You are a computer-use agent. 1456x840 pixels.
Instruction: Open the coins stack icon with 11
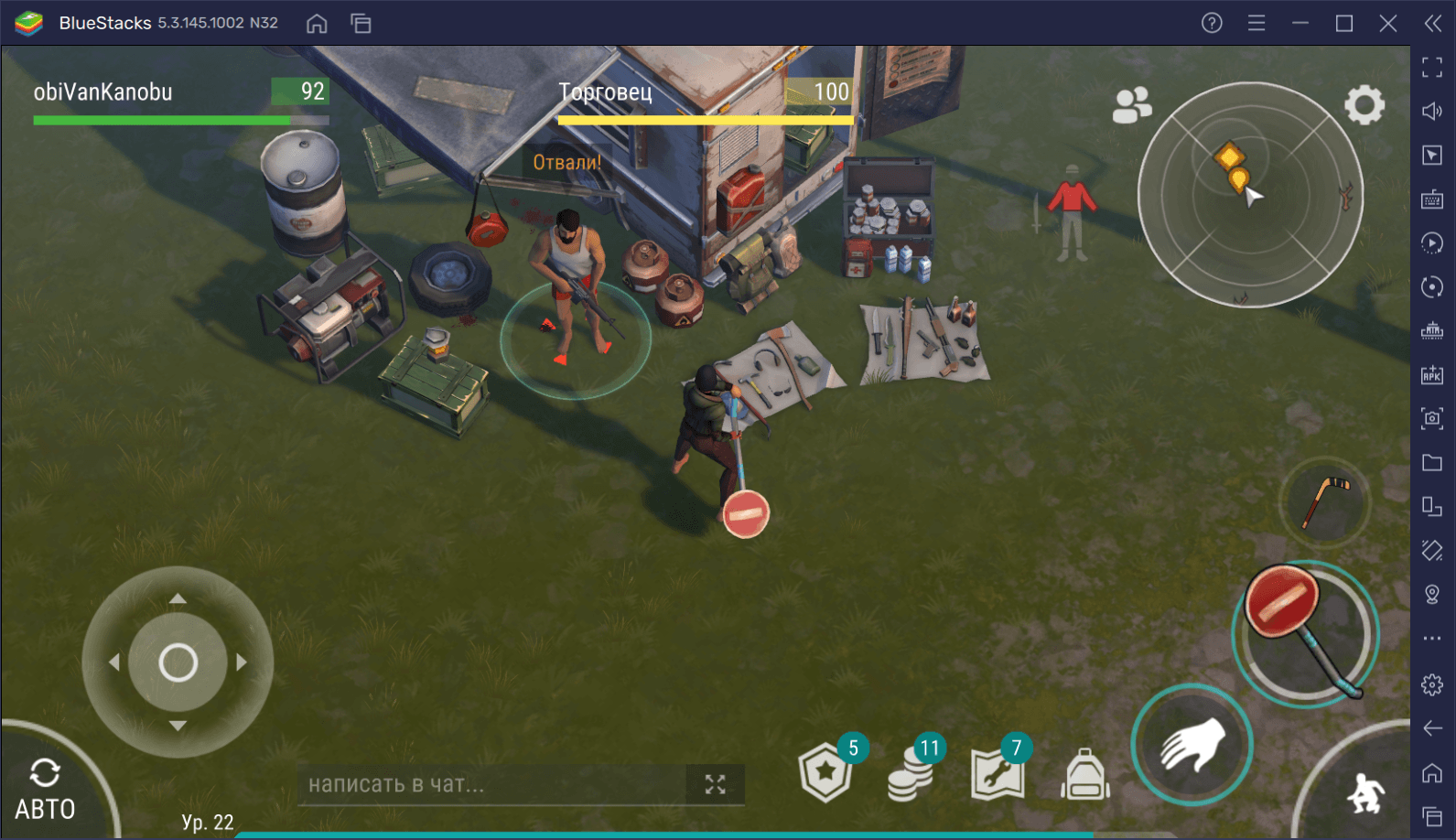[911, 772]
